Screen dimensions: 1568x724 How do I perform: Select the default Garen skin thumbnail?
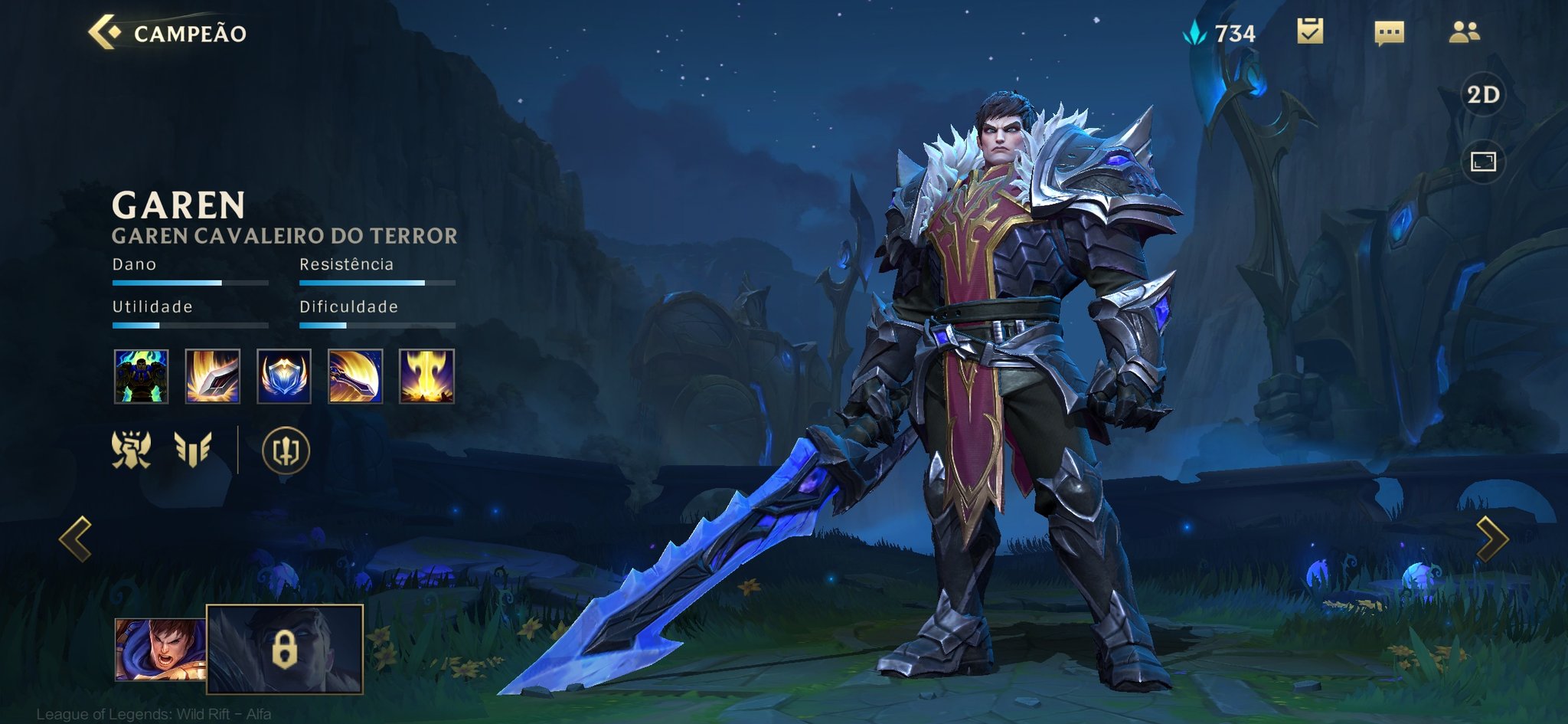159,650
